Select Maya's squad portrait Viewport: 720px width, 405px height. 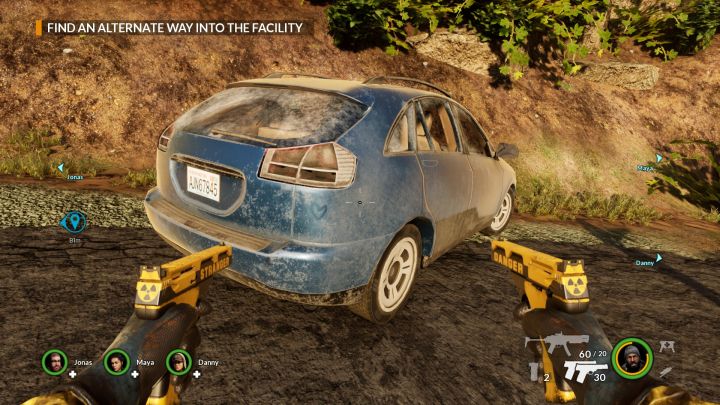(116, 360)
